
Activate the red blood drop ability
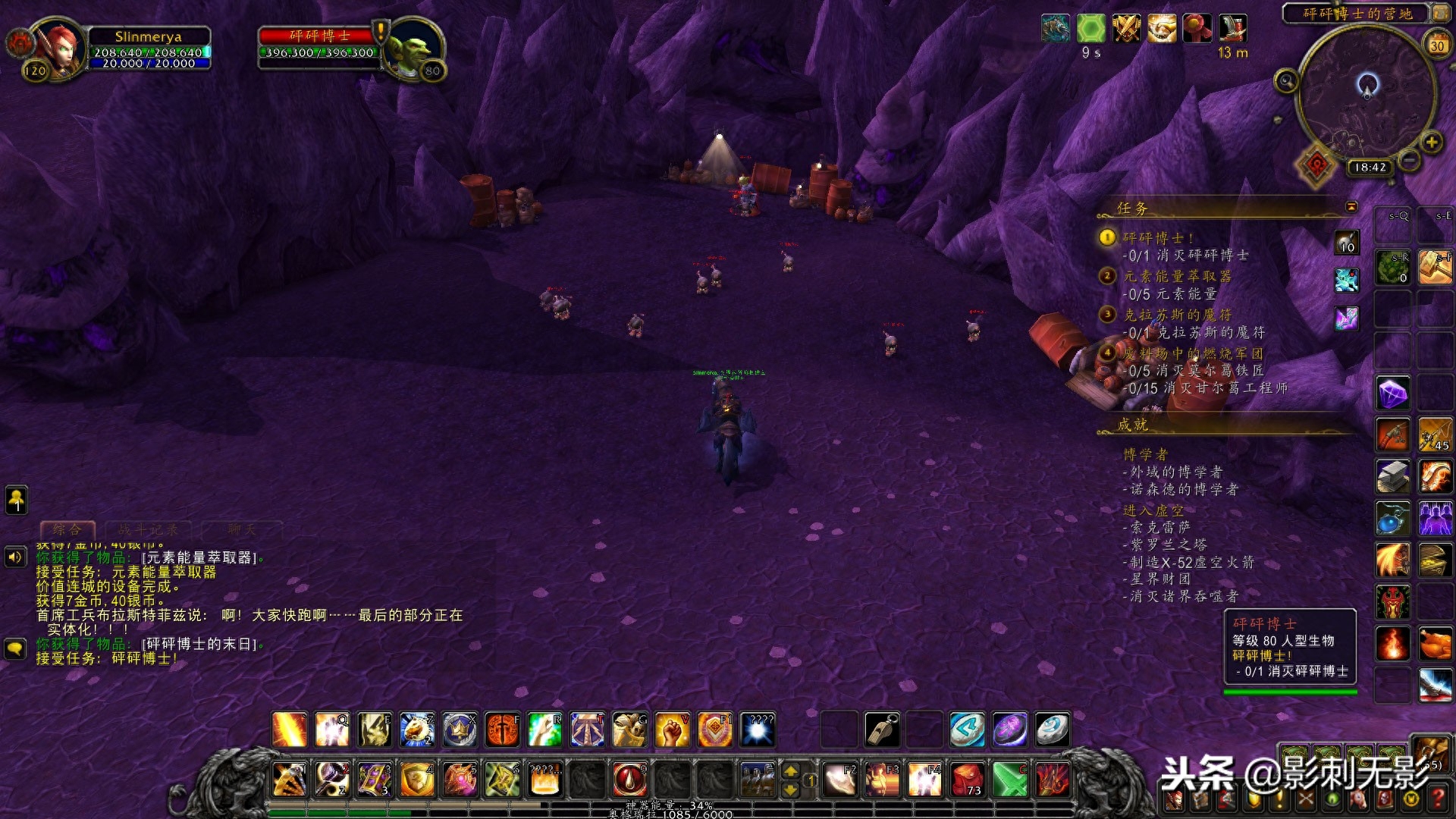pos(629,779)
